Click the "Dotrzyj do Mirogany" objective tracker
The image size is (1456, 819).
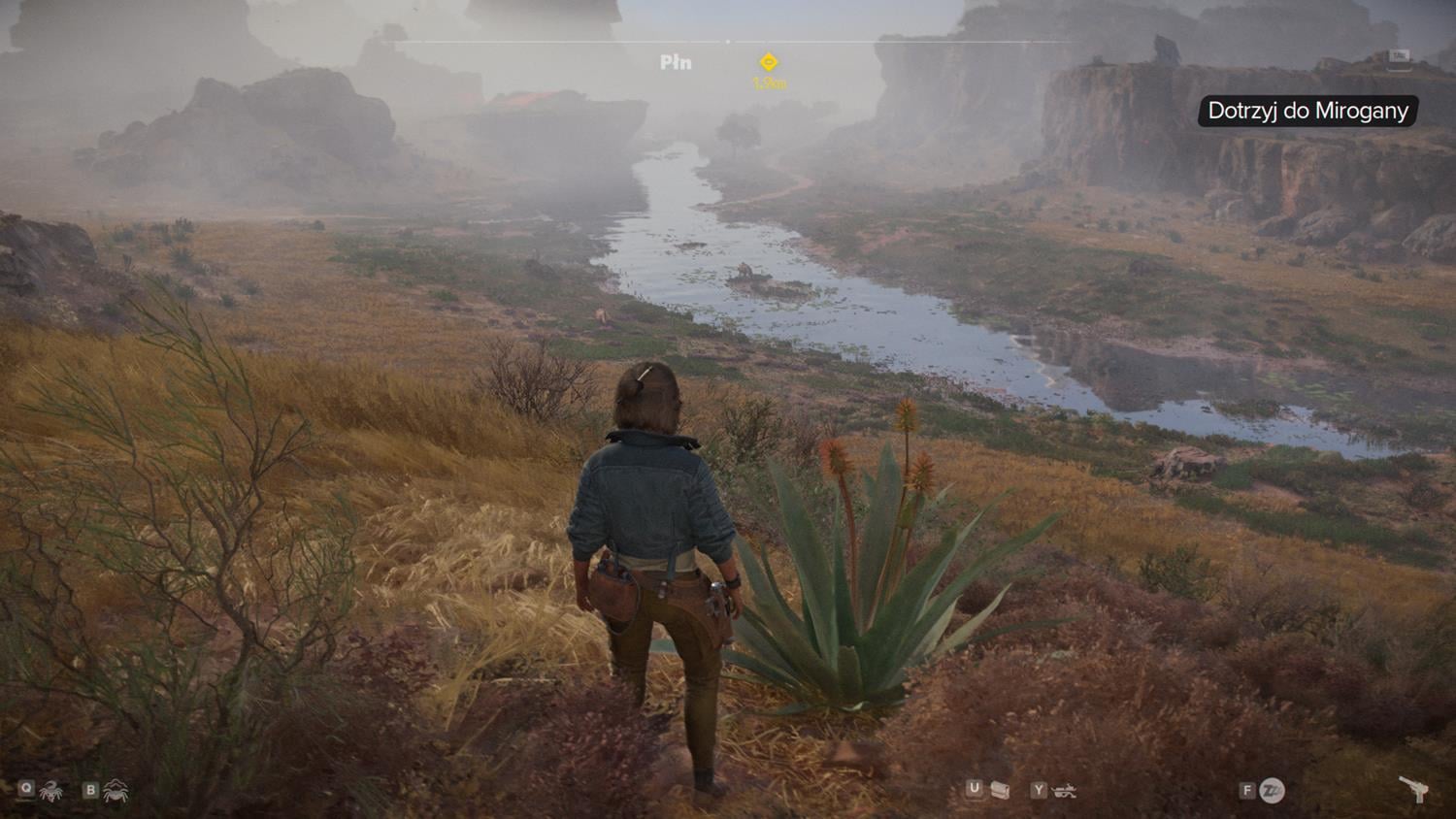click(x=1307, y=111)
